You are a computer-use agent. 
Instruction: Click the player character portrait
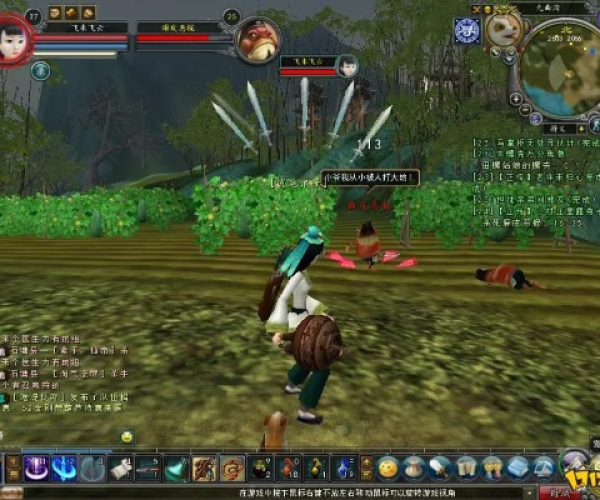[x=14, y=39]
